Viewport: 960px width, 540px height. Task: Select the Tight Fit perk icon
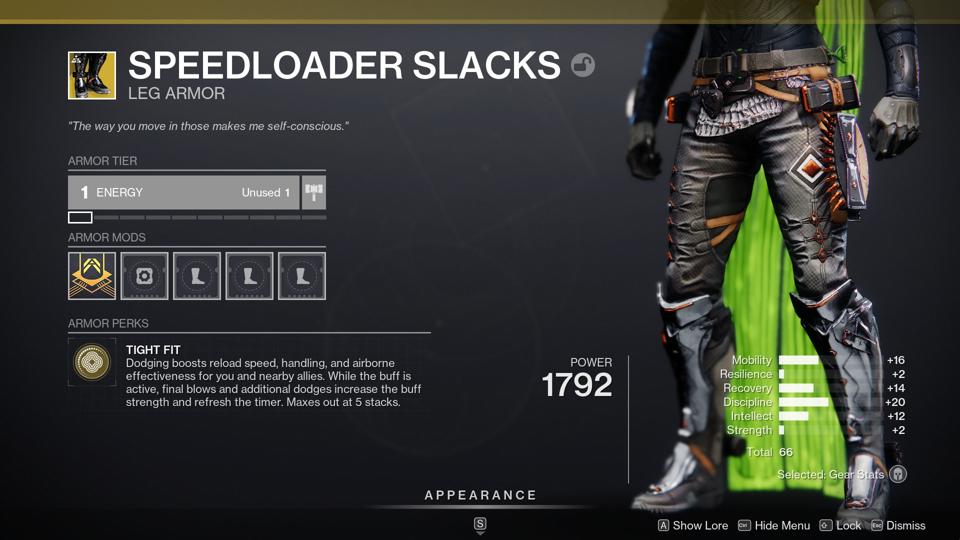coord(92,362)
